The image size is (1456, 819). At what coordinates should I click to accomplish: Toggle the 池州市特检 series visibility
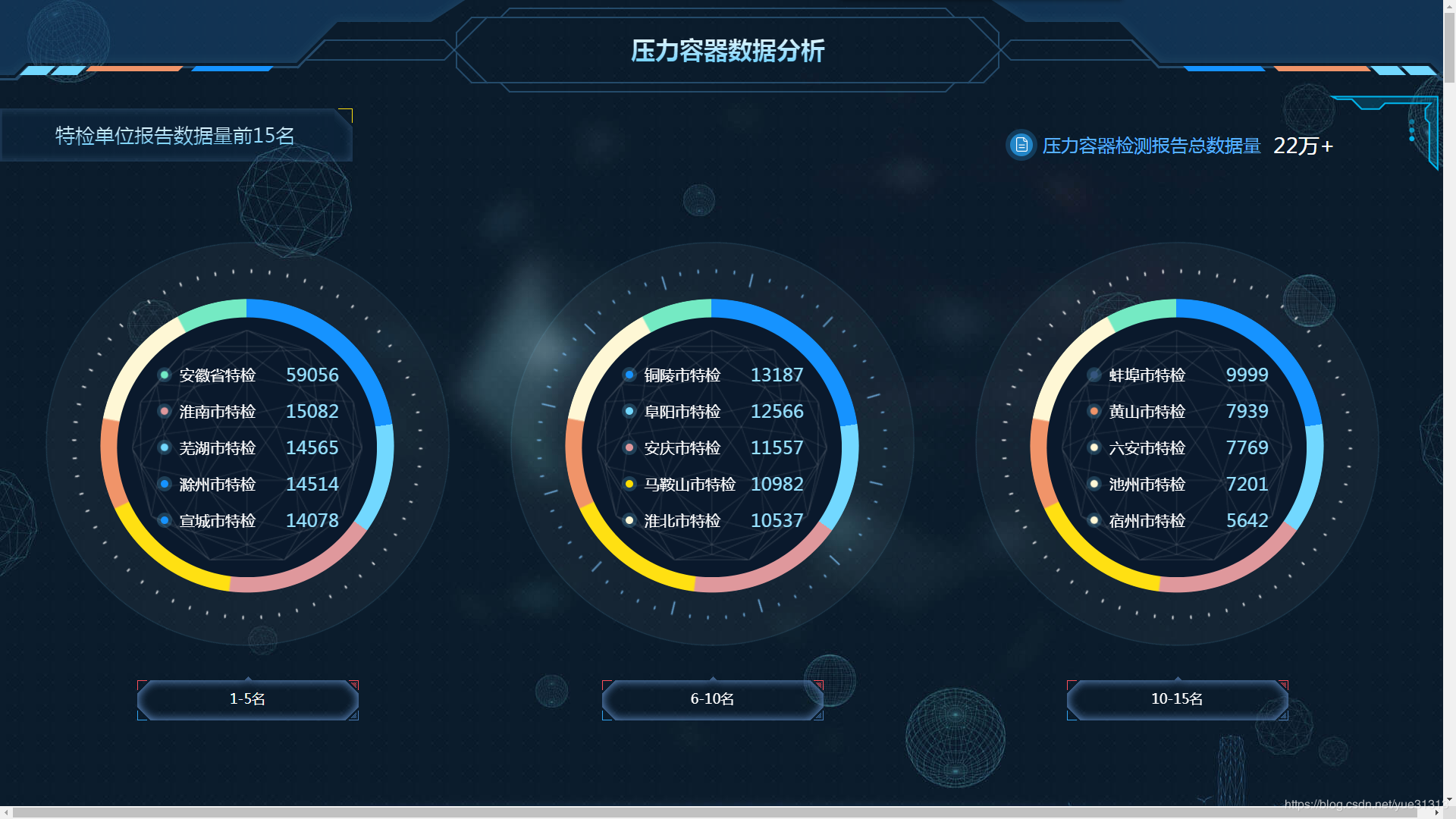1093,484
